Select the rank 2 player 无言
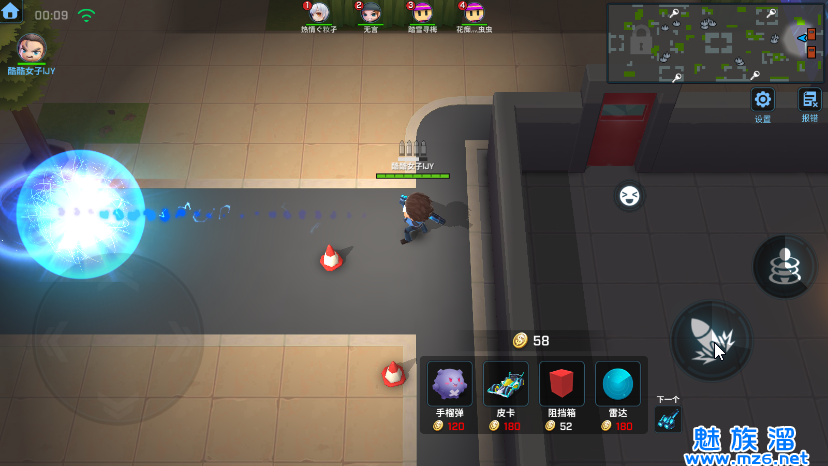 click(x=371, y=13)
